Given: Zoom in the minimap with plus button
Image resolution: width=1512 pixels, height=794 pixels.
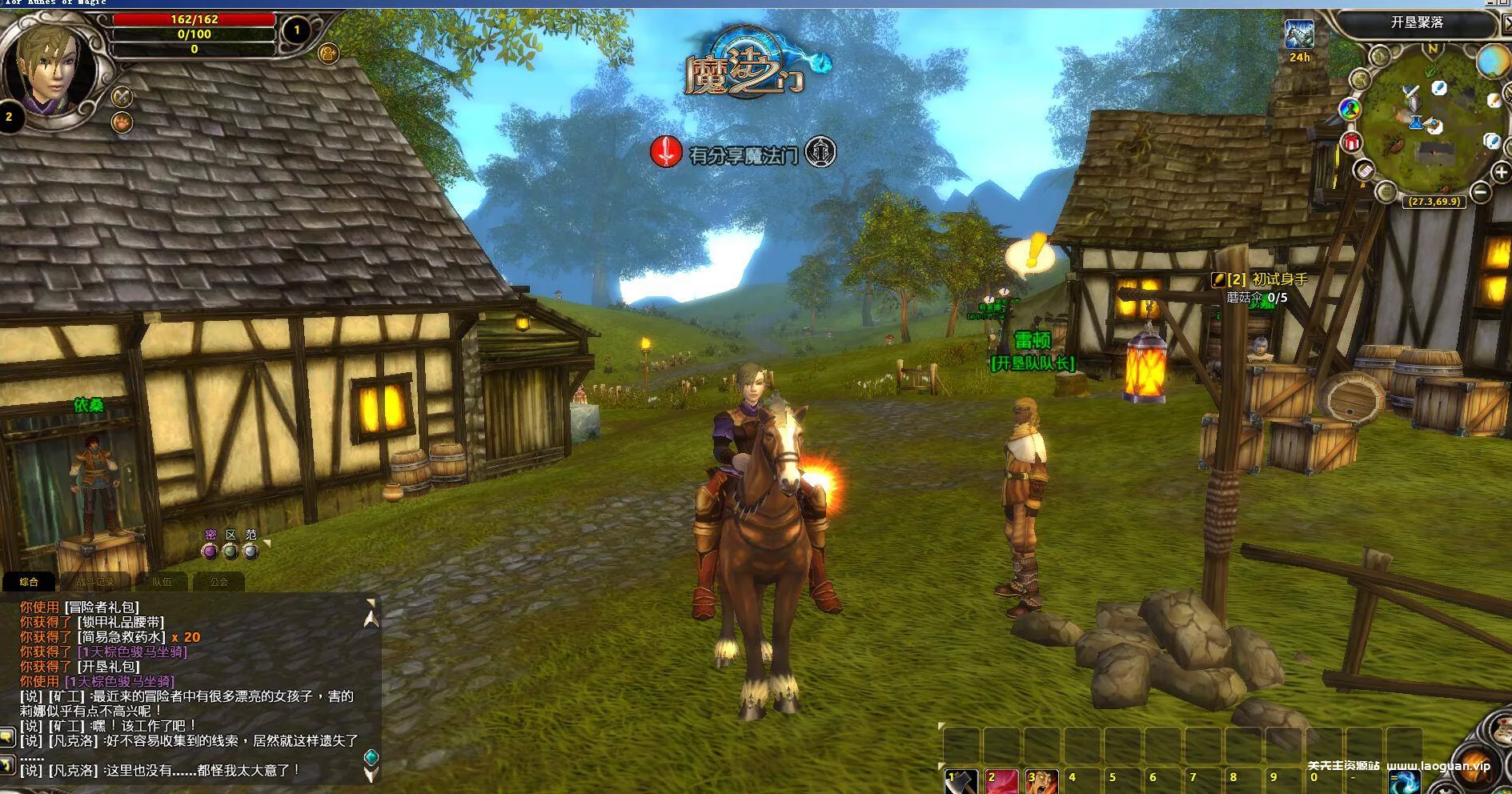Looking at the screenshot, I should [x=1501, y=172].
